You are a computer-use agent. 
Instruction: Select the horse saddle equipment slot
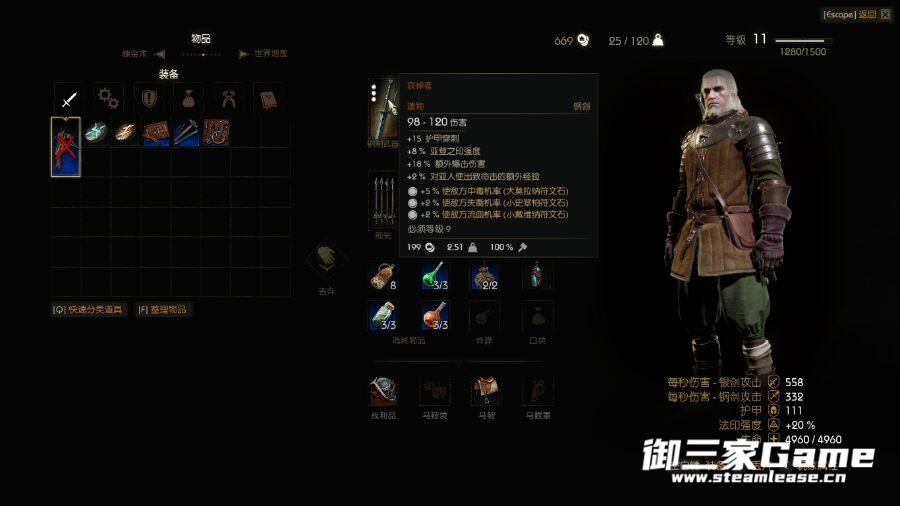tap(487, 390)
